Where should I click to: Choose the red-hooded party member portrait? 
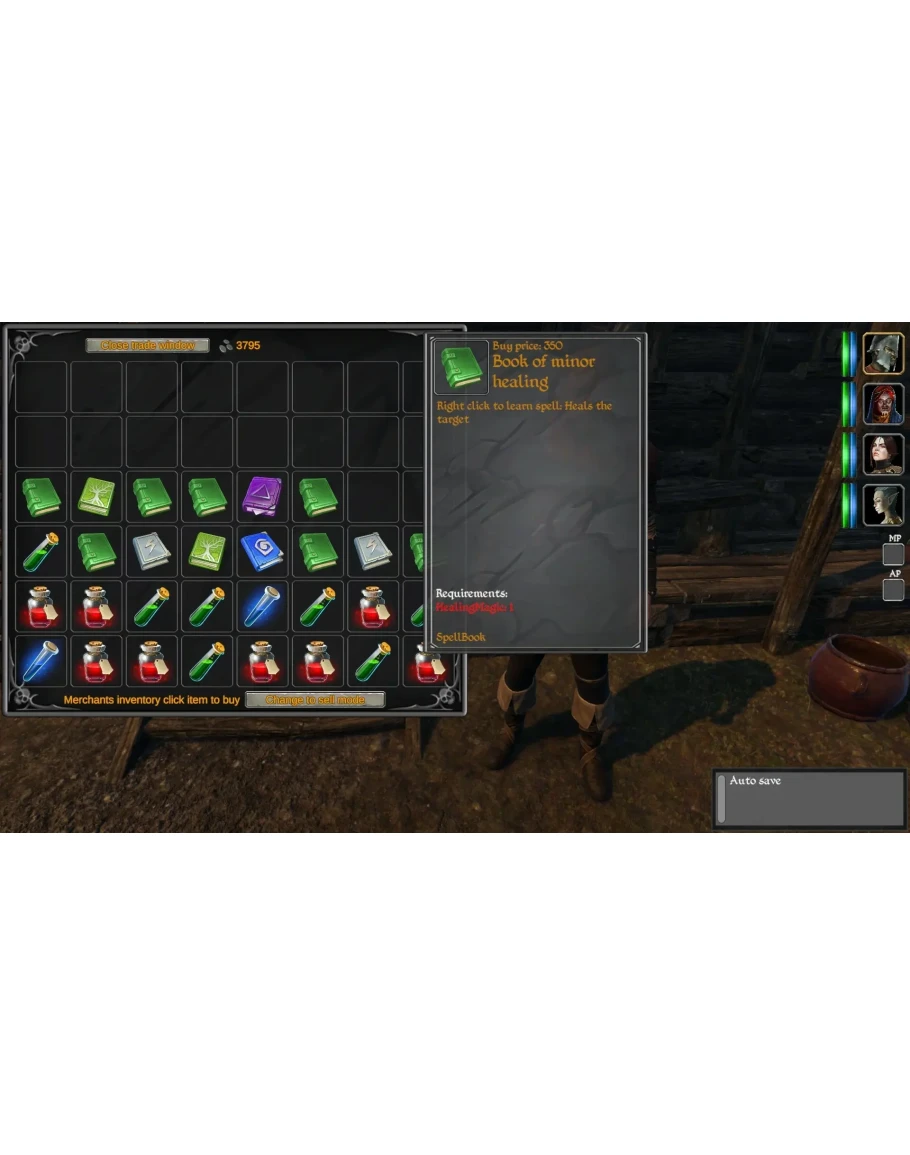click(x=883, y=404)
